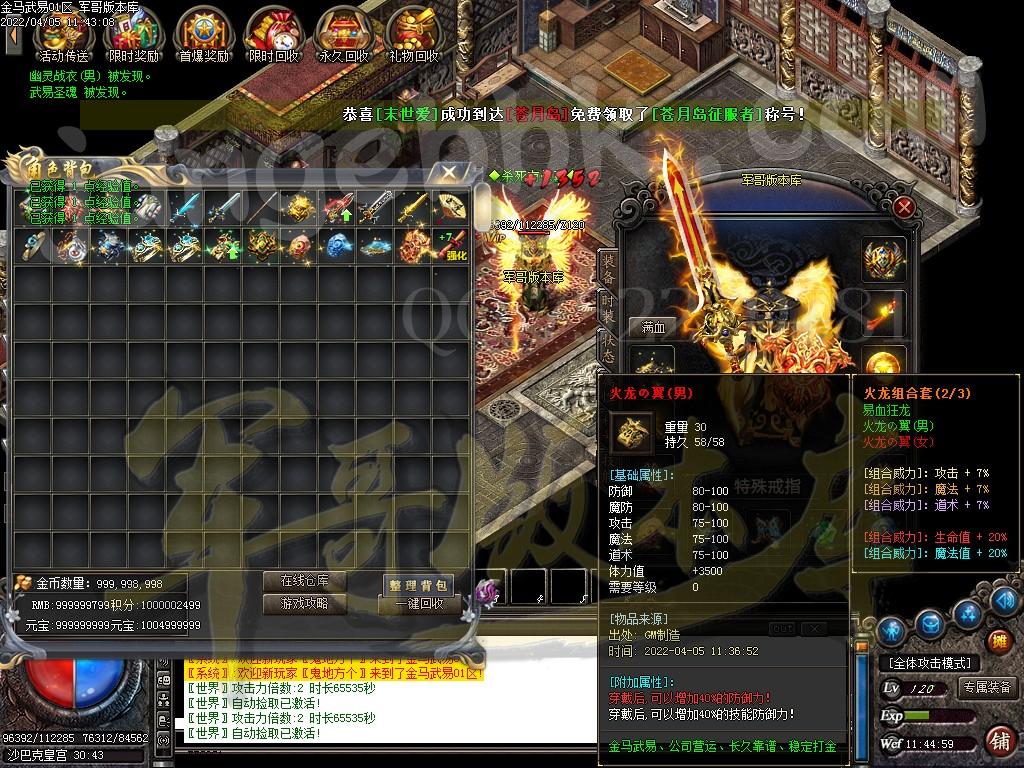The height and width of the screenshot is (768, 1024).
Task: Open the 限时回收 timed recycle icon
Action: pos(273,36)
